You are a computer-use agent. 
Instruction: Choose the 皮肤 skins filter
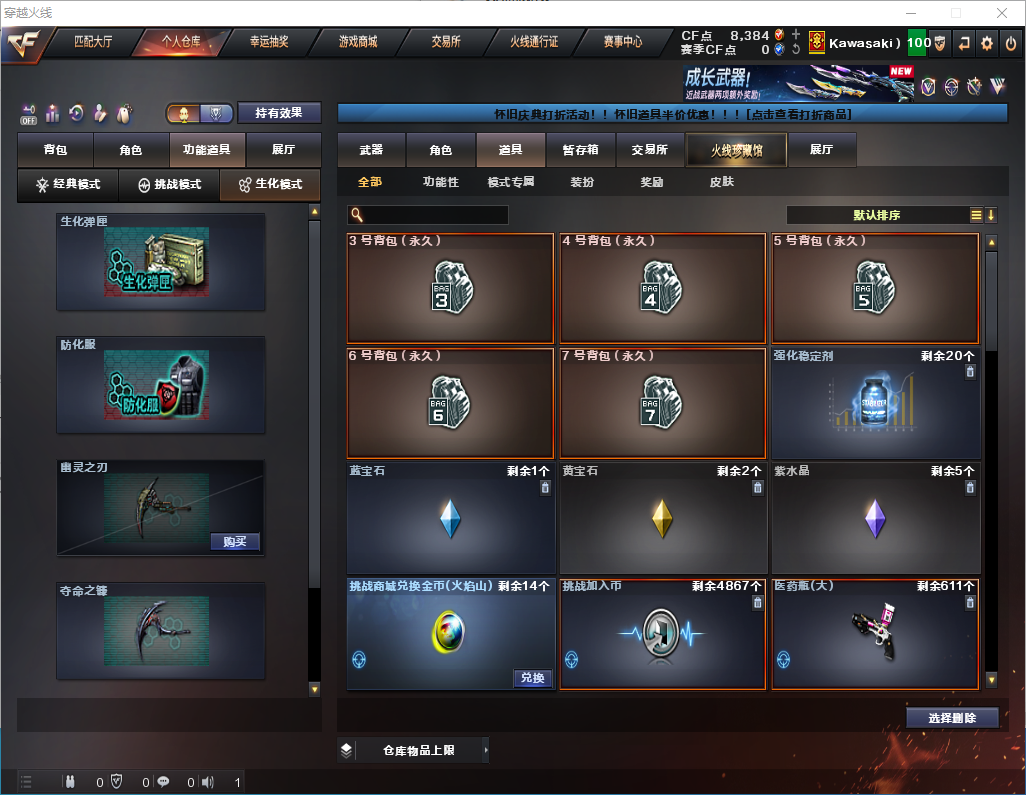click(721, 182)
